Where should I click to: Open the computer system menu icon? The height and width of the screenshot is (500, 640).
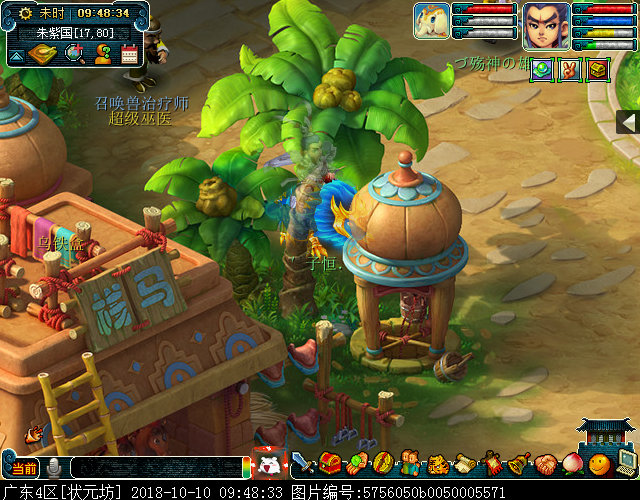[x=626, y=462]
